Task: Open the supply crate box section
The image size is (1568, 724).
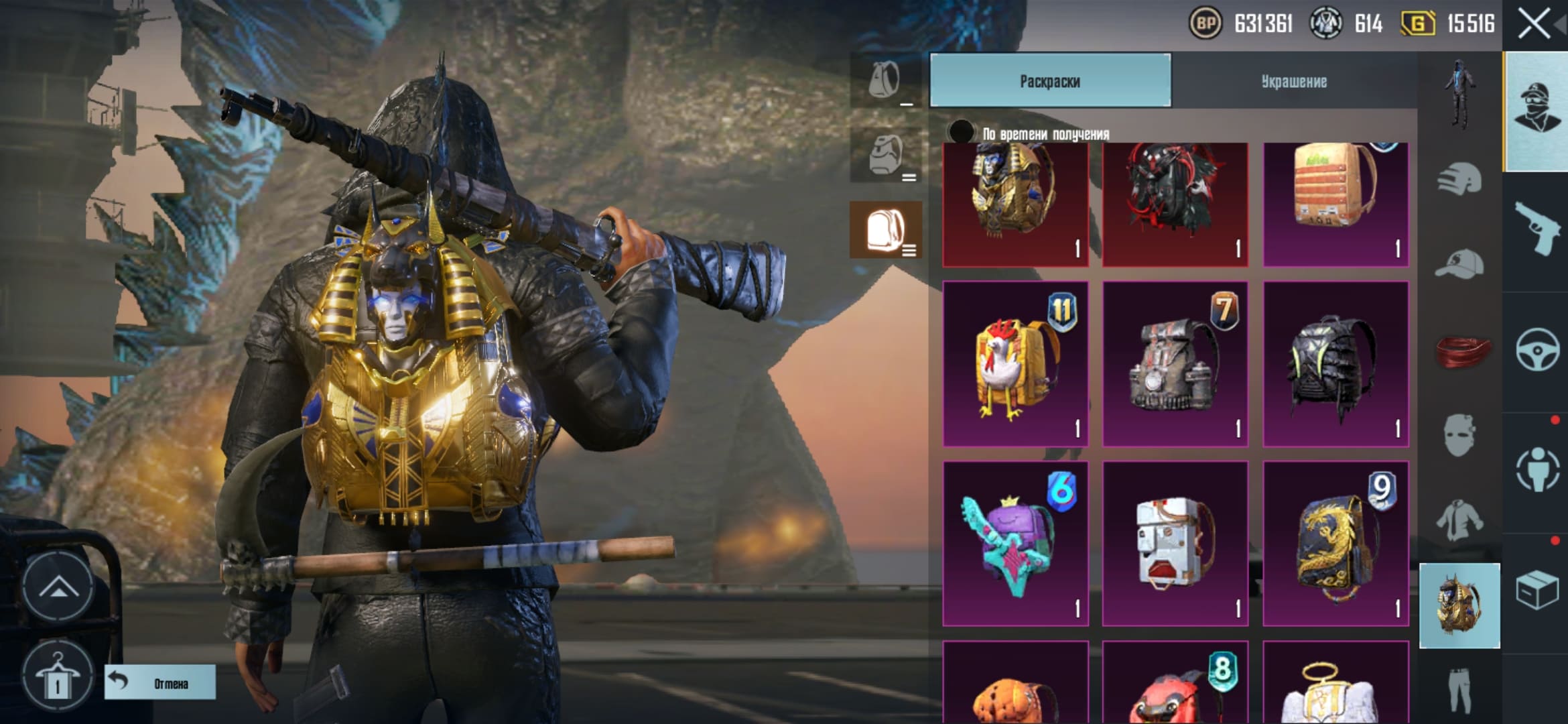Action: point(1536,591)
